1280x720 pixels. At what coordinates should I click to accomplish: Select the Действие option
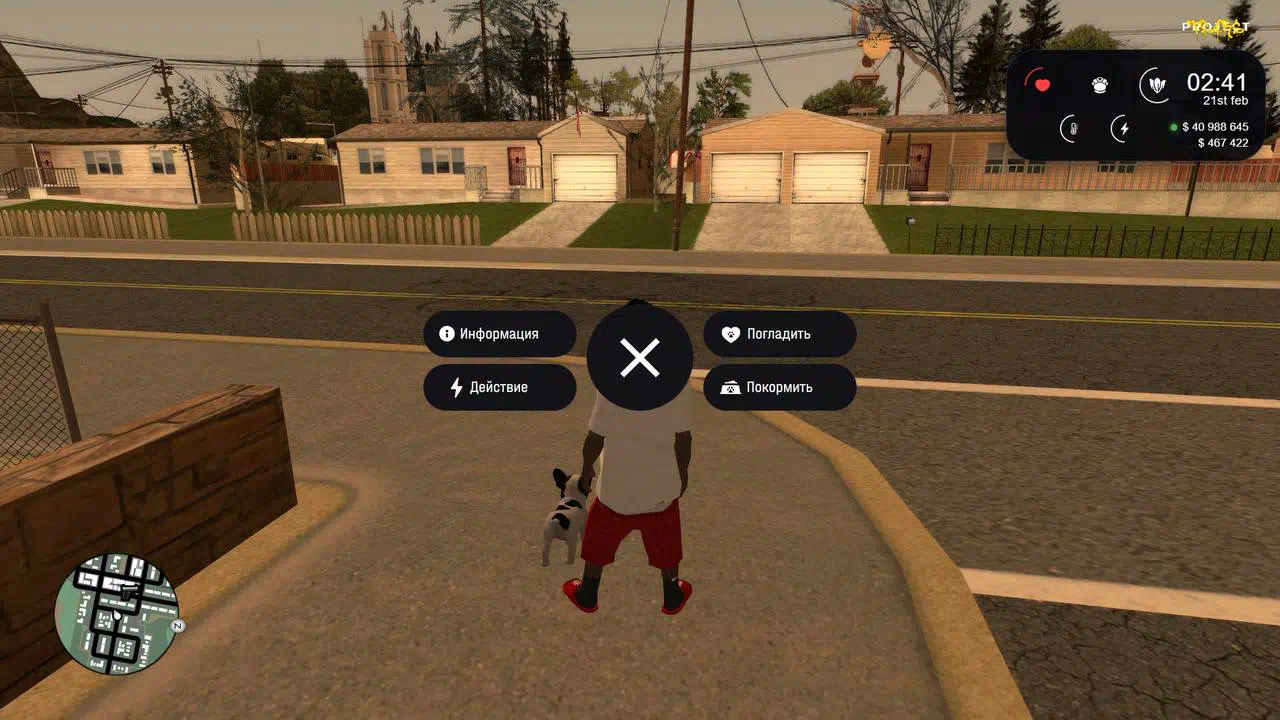coord(499,387)
